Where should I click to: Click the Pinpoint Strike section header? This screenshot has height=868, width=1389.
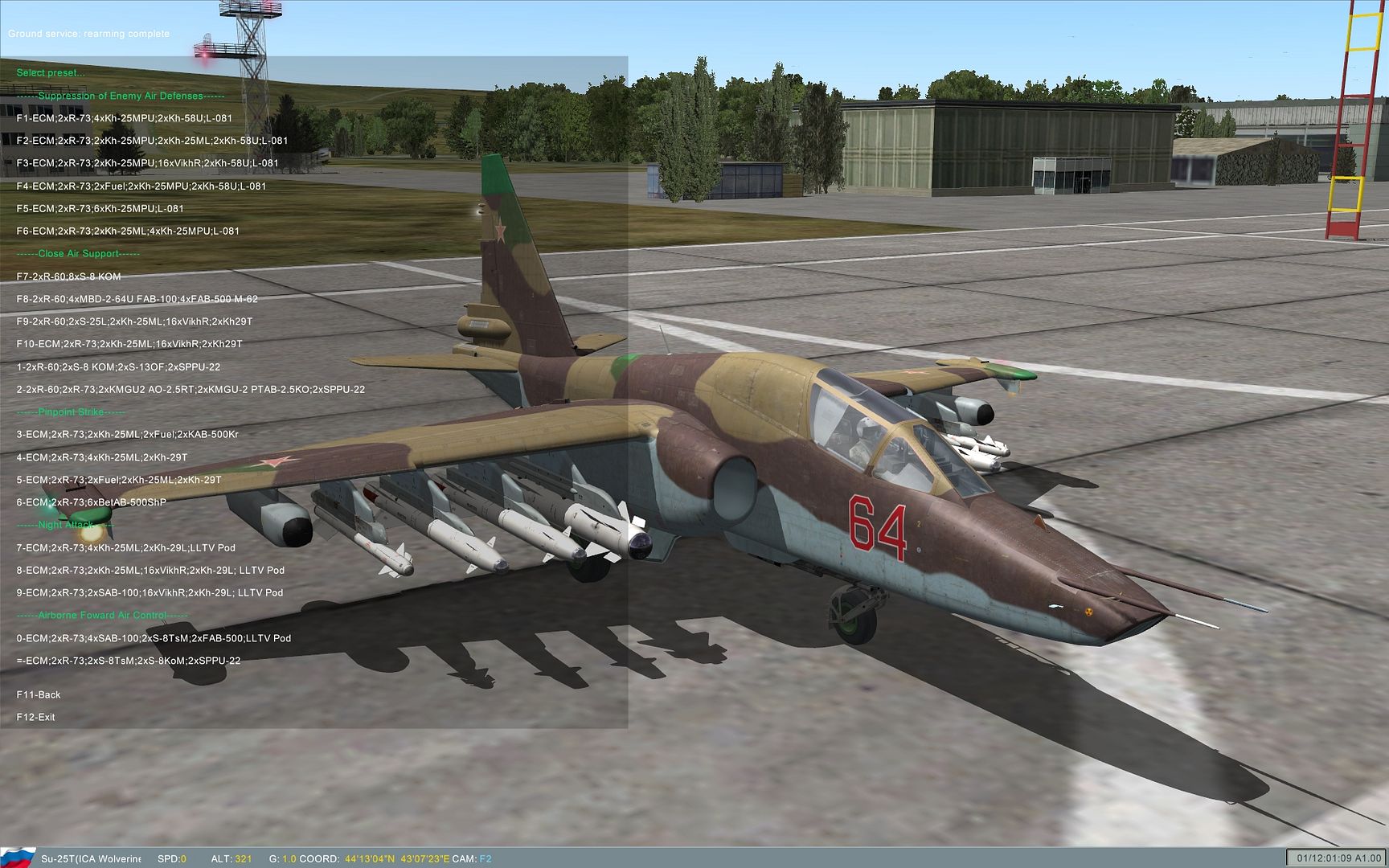(71, 411)
